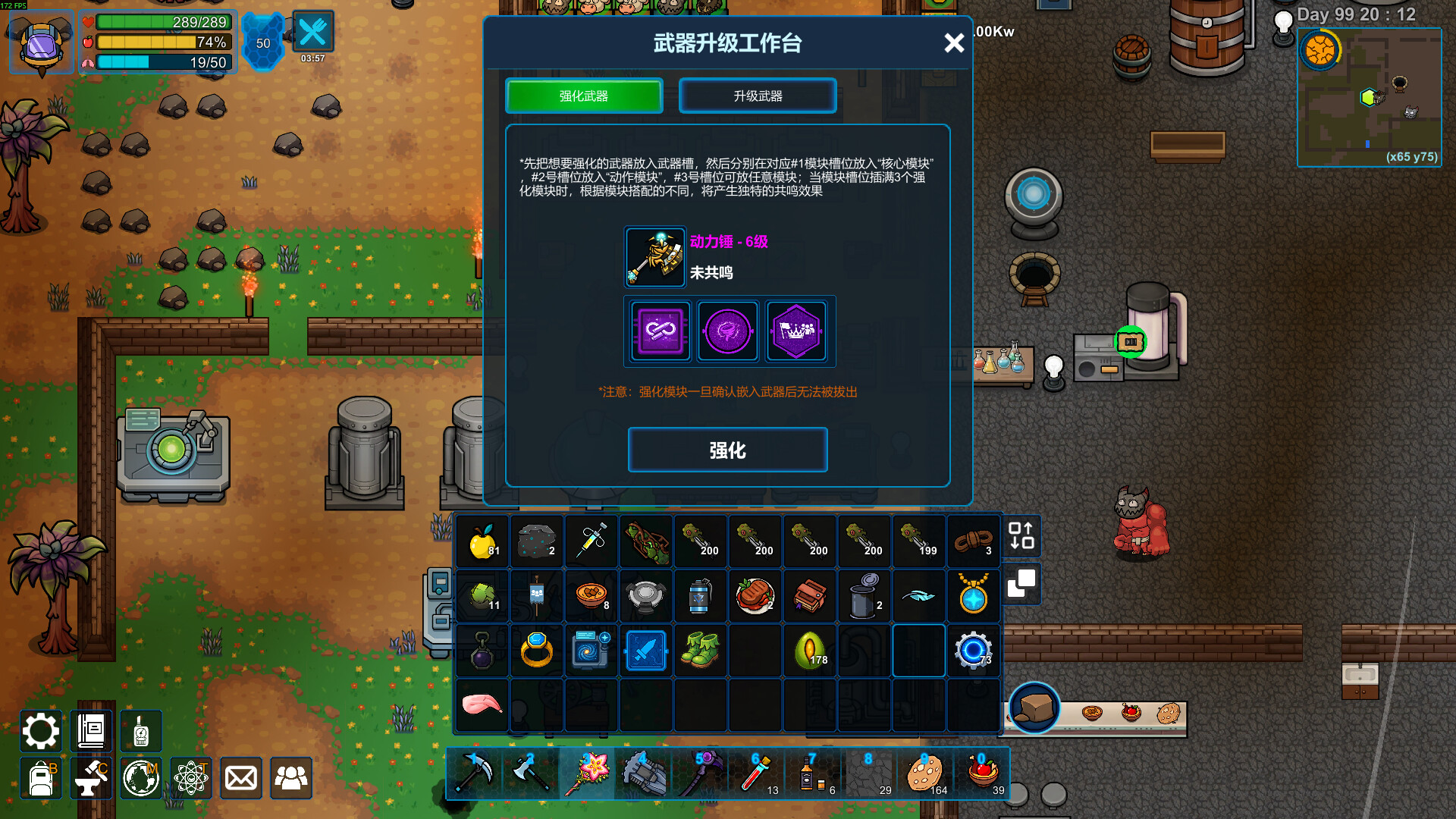
Task: Confirm with the 强化 button
Action: click(727, 450)
